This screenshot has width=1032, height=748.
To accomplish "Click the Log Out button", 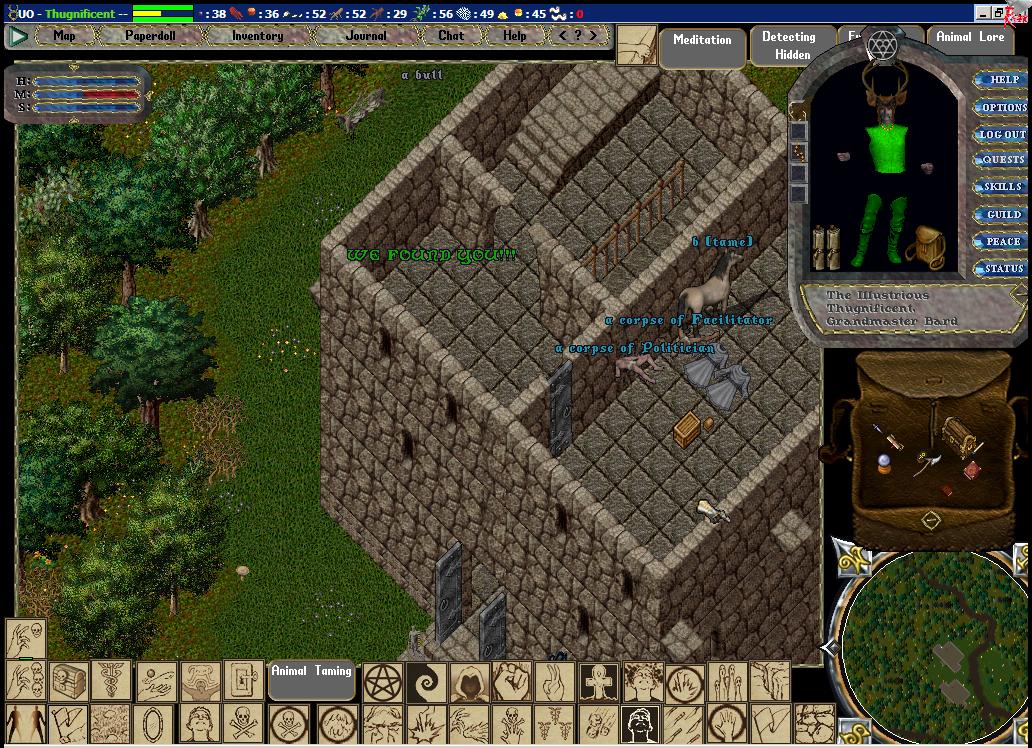I will click(1002, 134).
